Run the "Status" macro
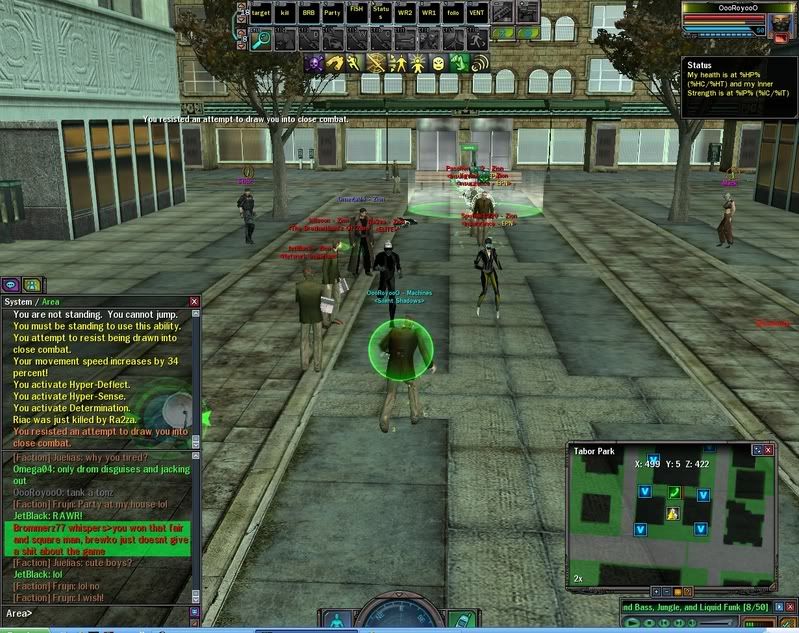799x633 pixels. click(381, 13)
